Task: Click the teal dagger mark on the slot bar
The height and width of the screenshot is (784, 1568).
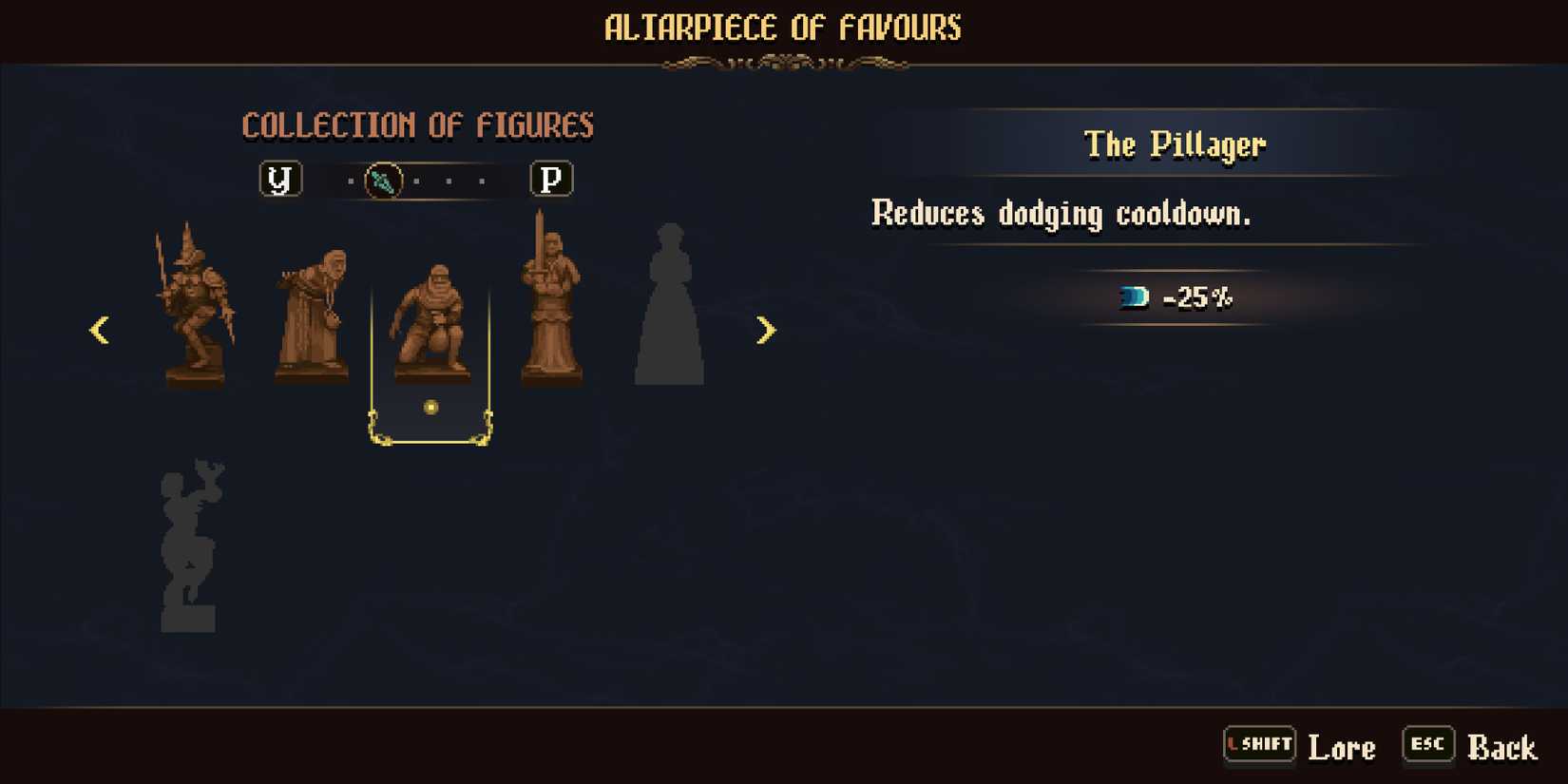Action: coord(383,180)
